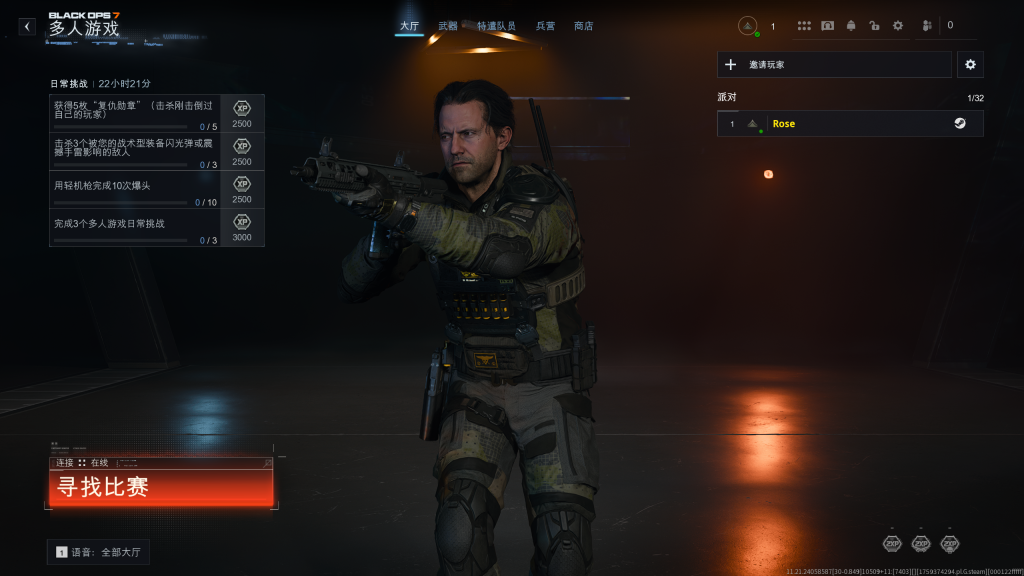Select player Rose in party list
Viewport: 1024px width, 576px height.
850,124
